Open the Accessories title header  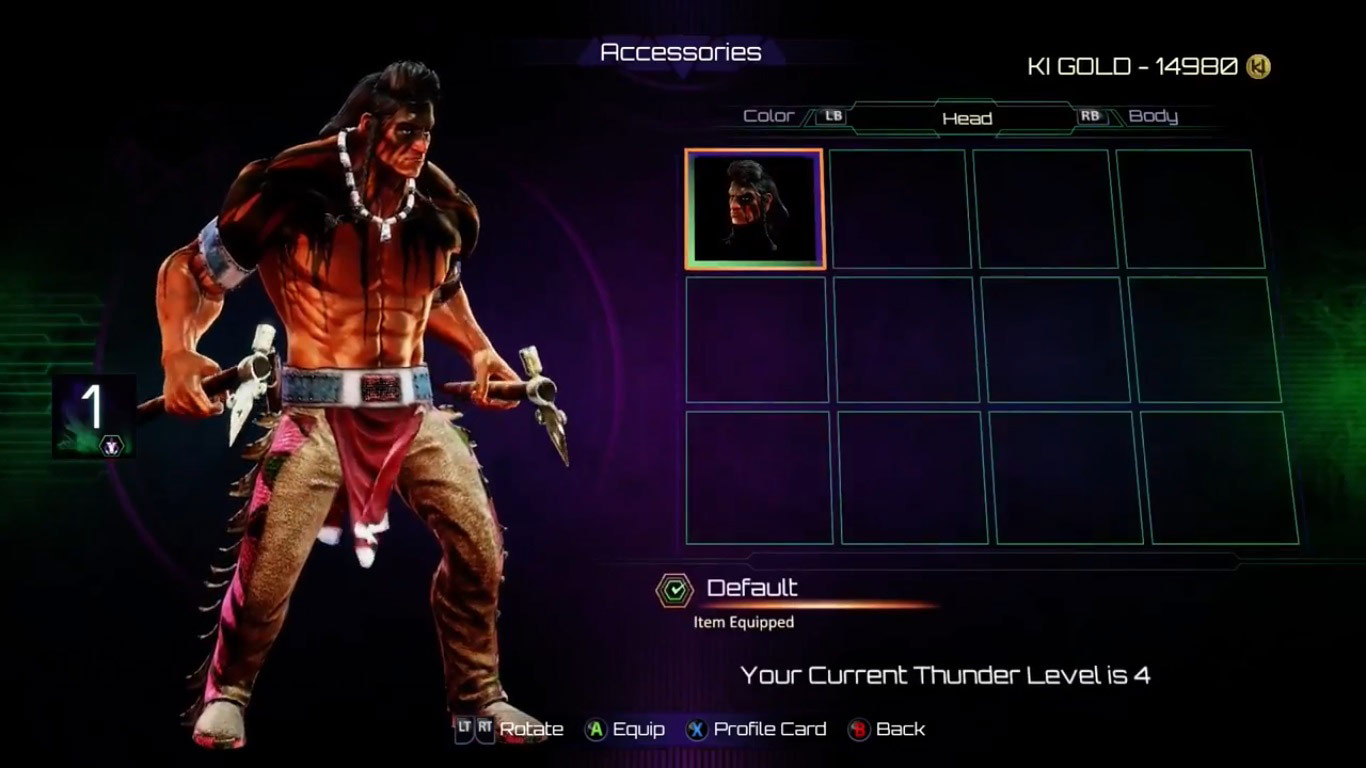680,52
